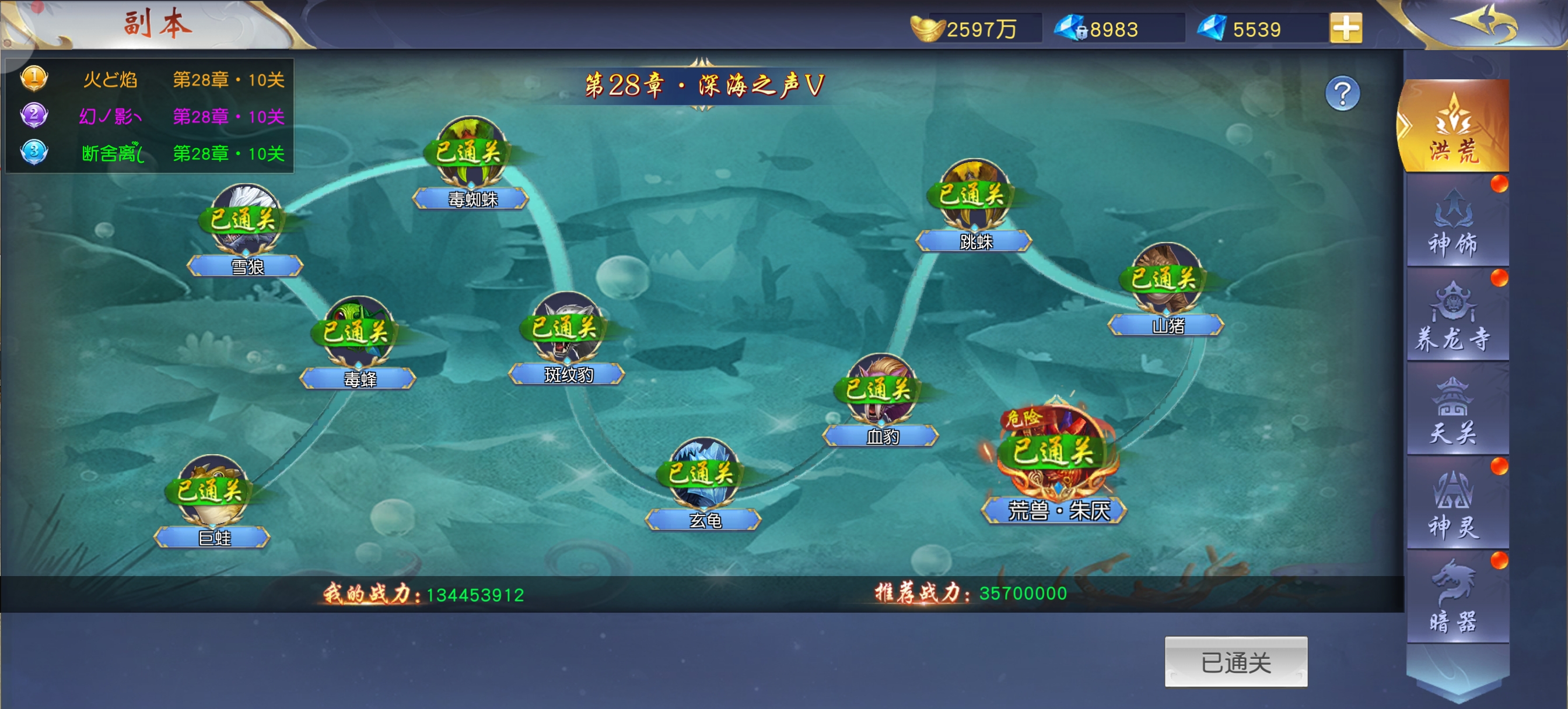This screenshot has height=709, width=1568.
Task: Select the 山猪 stage node
Action: coord(1165,280)
